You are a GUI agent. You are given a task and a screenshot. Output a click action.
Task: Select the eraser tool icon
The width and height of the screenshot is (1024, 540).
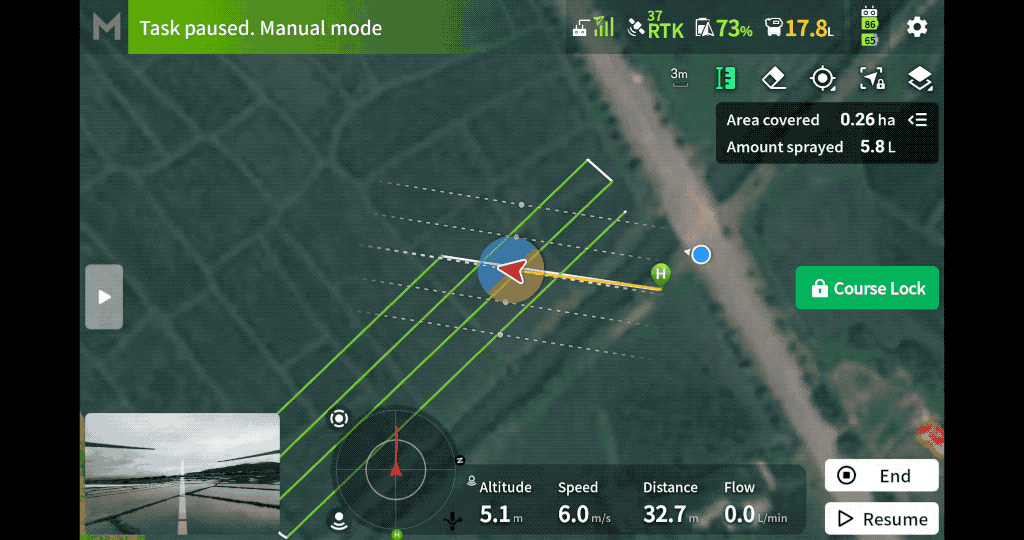tap(774, 78)
